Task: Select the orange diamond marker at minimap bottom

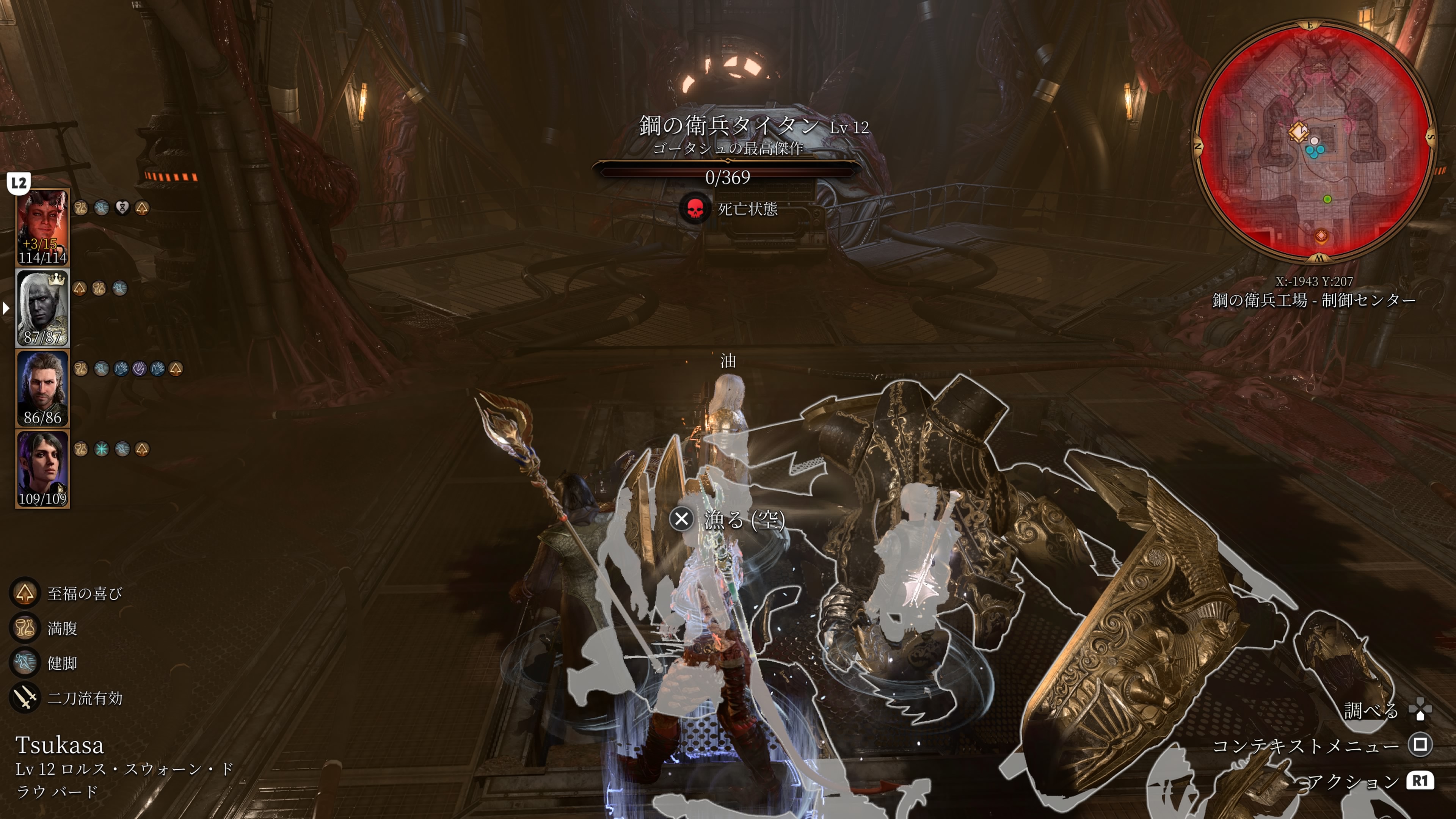Action: point(1321,235)
